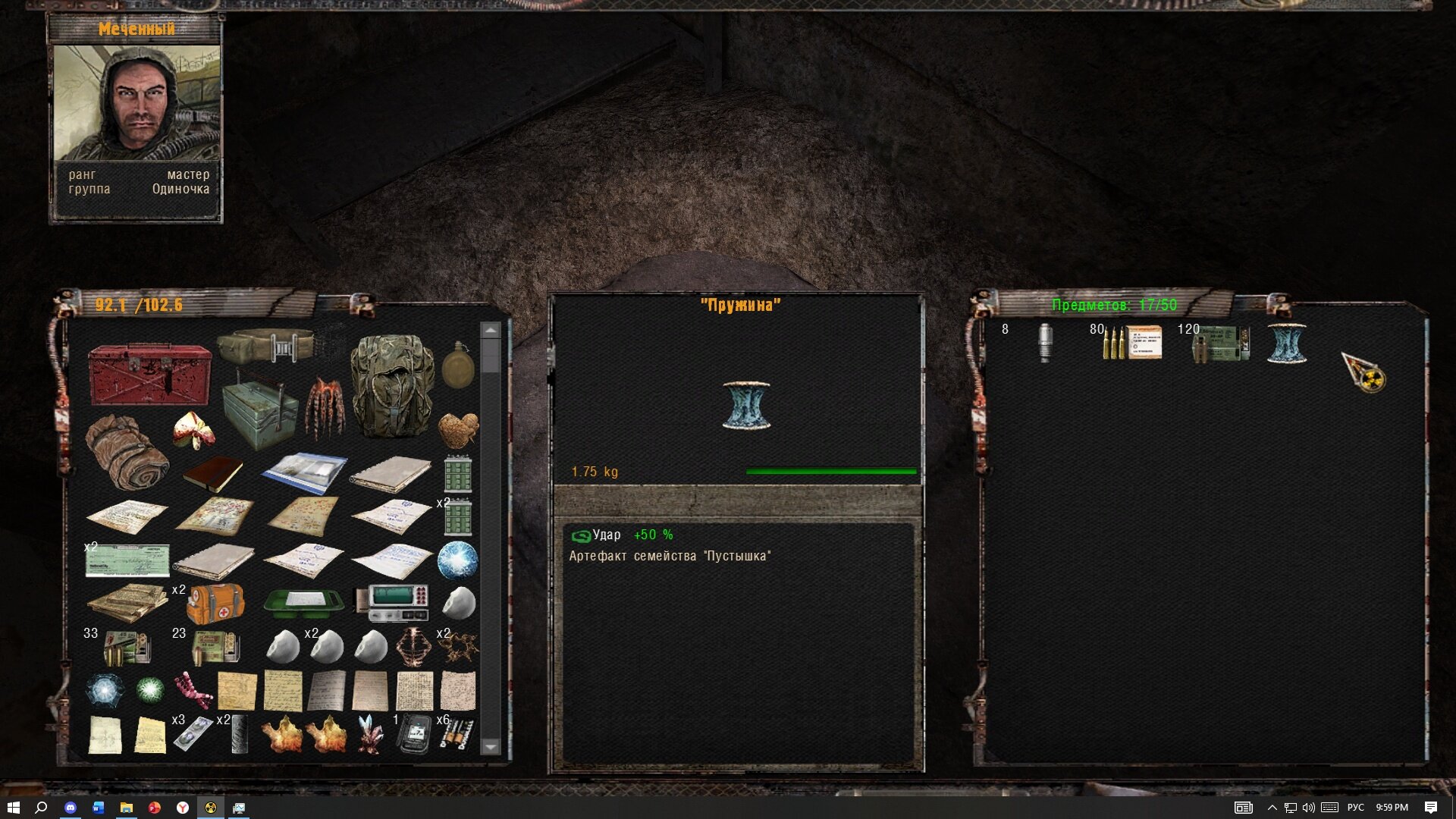The image size is (1456, 819).
Task: Select the red toolbox in inventory
Action: click(149, 374)
